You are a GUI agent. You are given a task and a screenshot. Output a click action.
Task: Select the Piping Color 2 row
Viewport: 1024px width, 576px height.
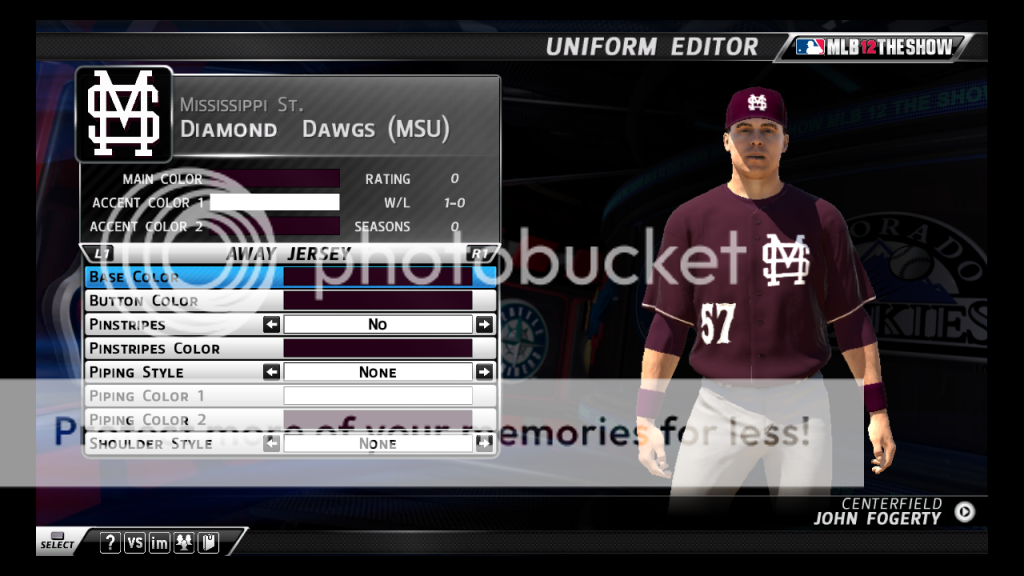pos(290,420)
